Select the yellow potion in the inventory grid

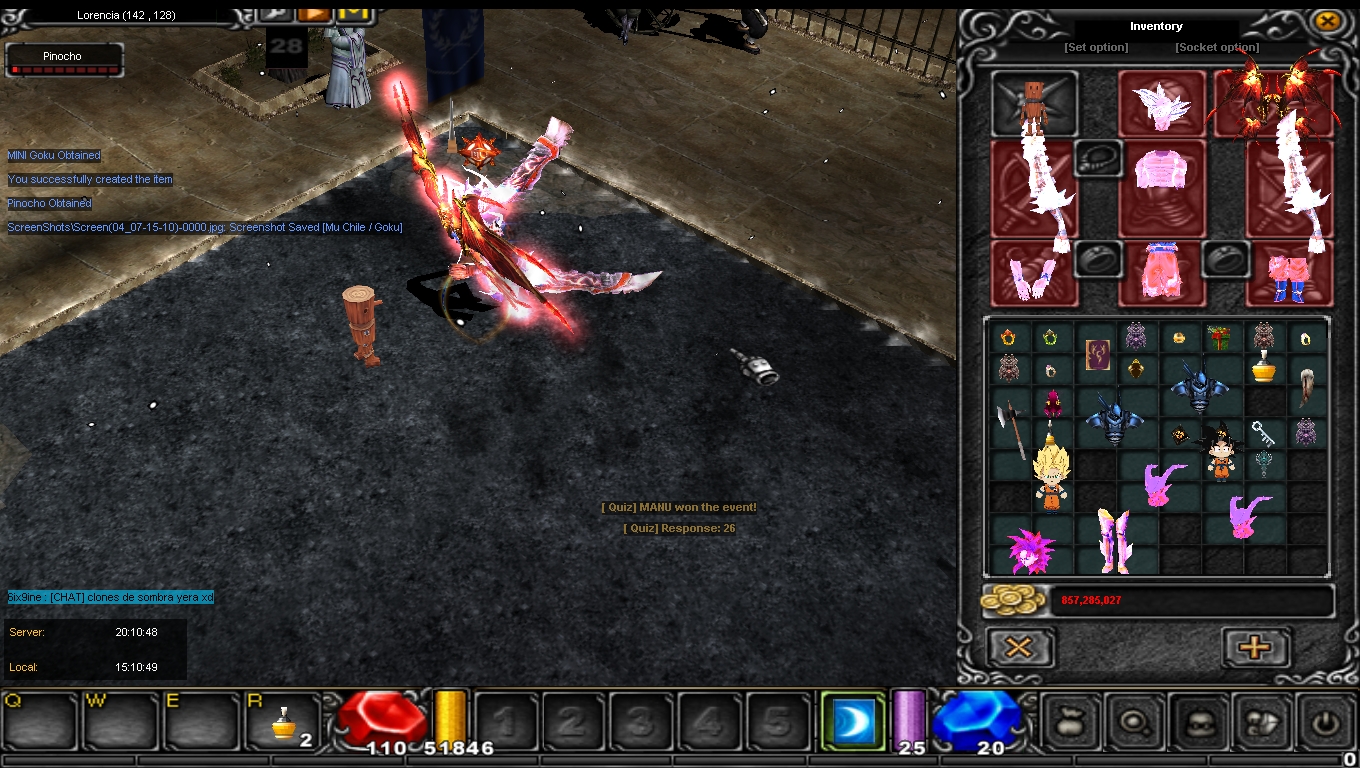1264,367
